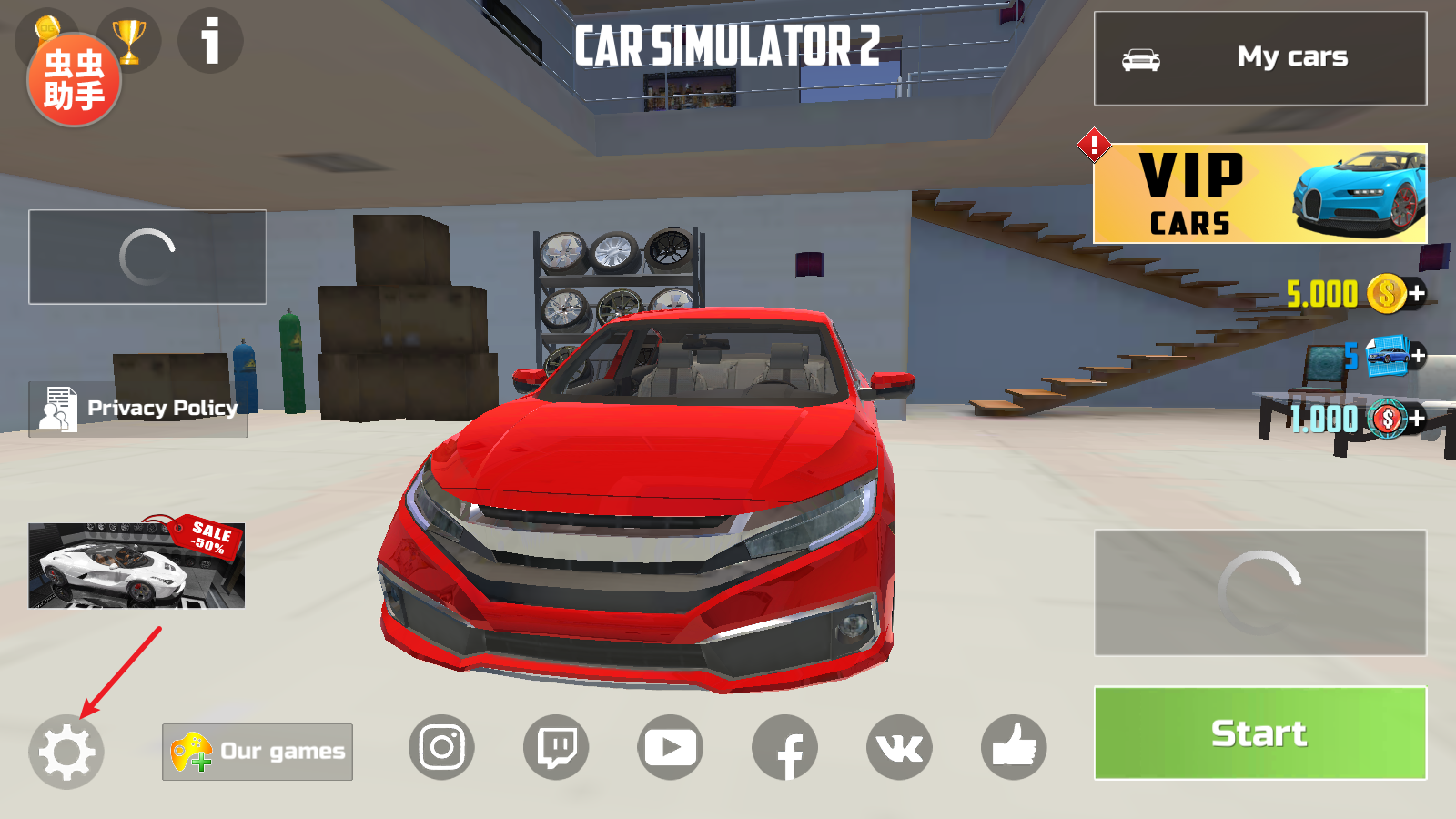Get more blue car tokens

pyautogui.click(x=1417, y=356)
